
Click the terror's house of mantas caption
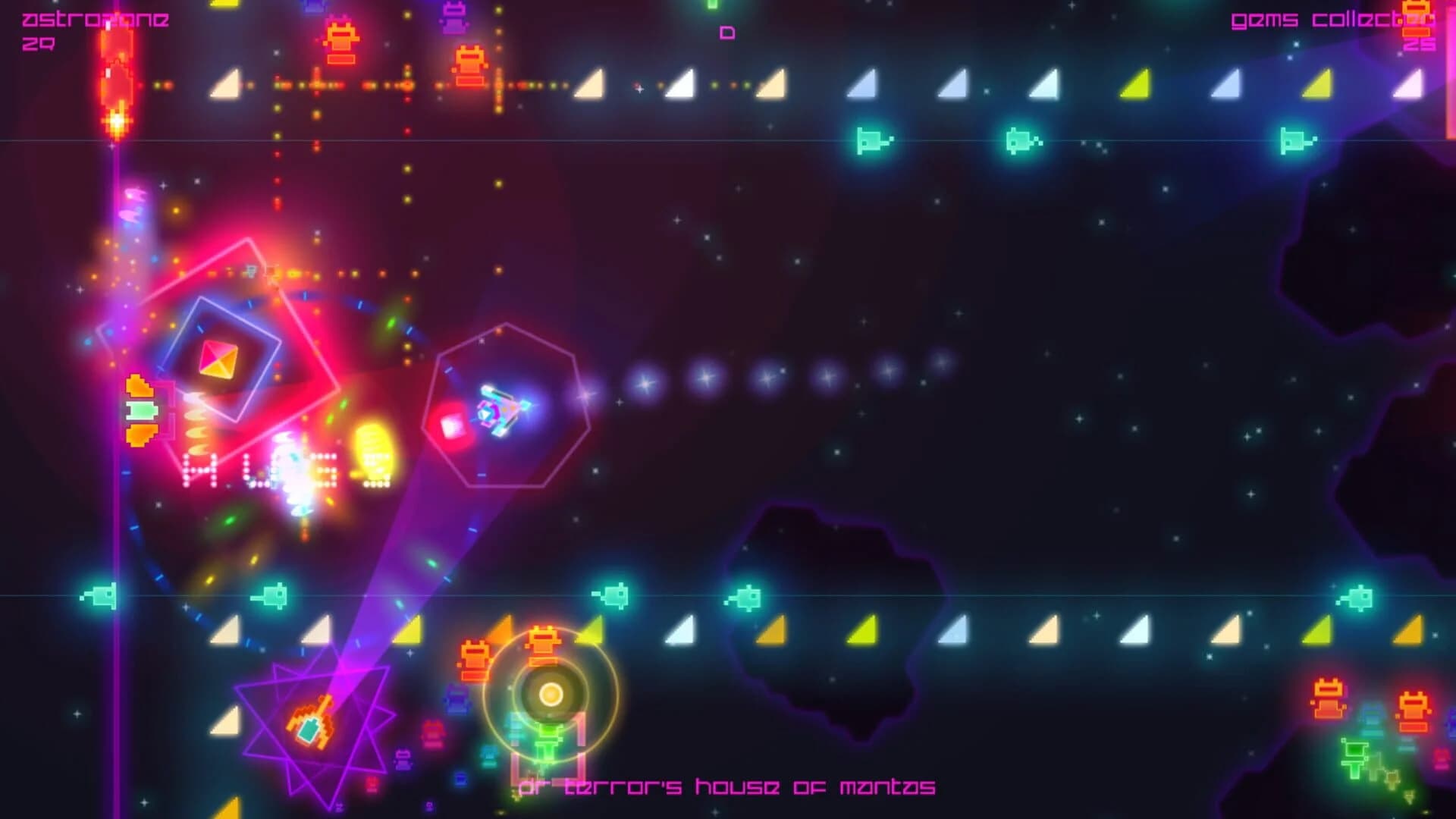[x=728, y=787]
